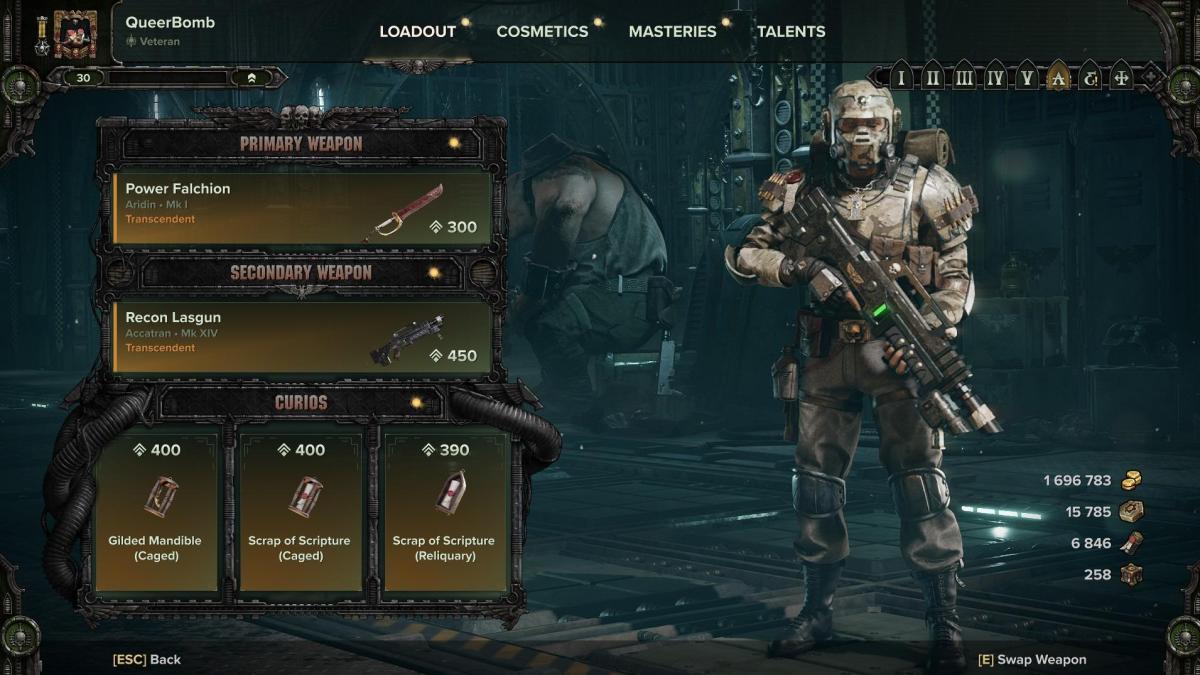Click the Scrap of Scripture (Reliquary) curio

tap(443, 510)
